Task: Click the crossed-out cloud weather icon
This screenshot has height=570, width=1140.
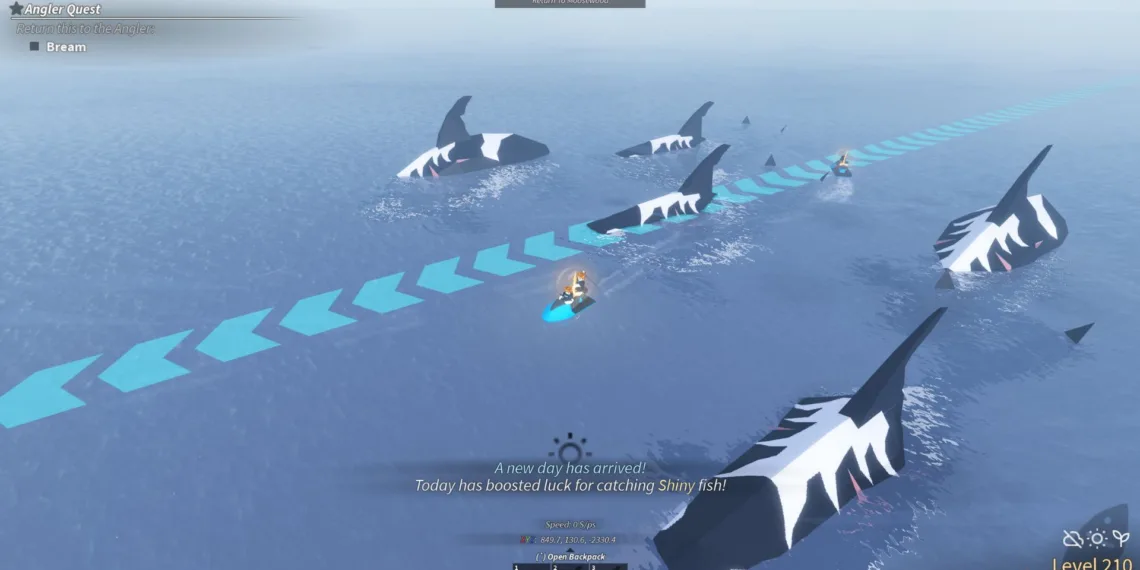Action: click(x=1073, y=539)
